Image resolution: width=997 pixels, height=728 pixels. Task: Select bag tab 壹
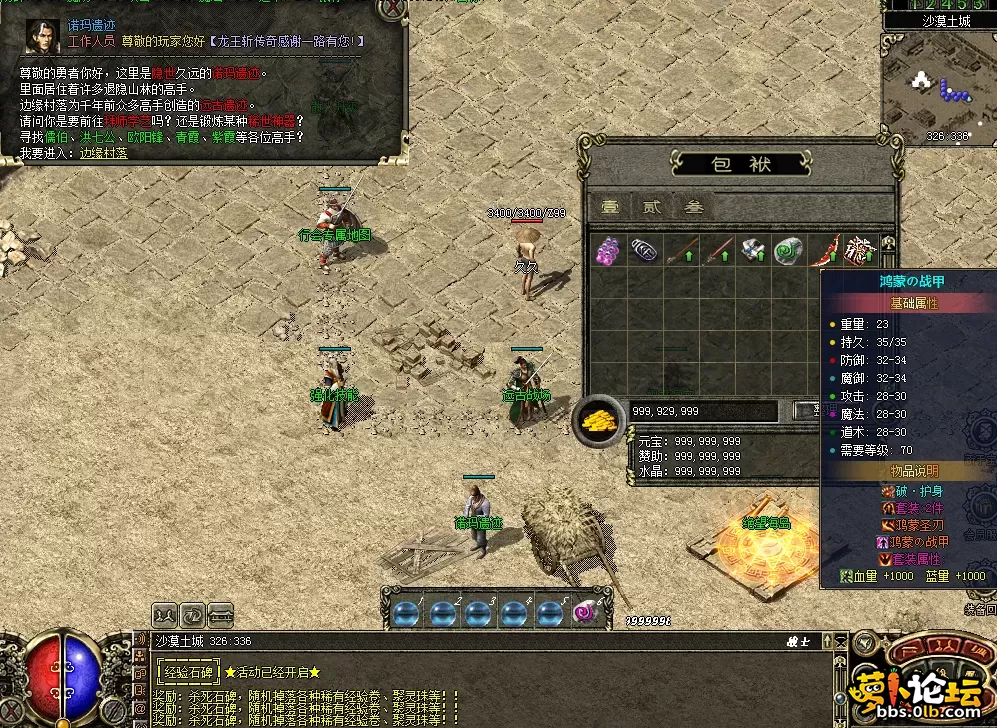pos(609,207)
